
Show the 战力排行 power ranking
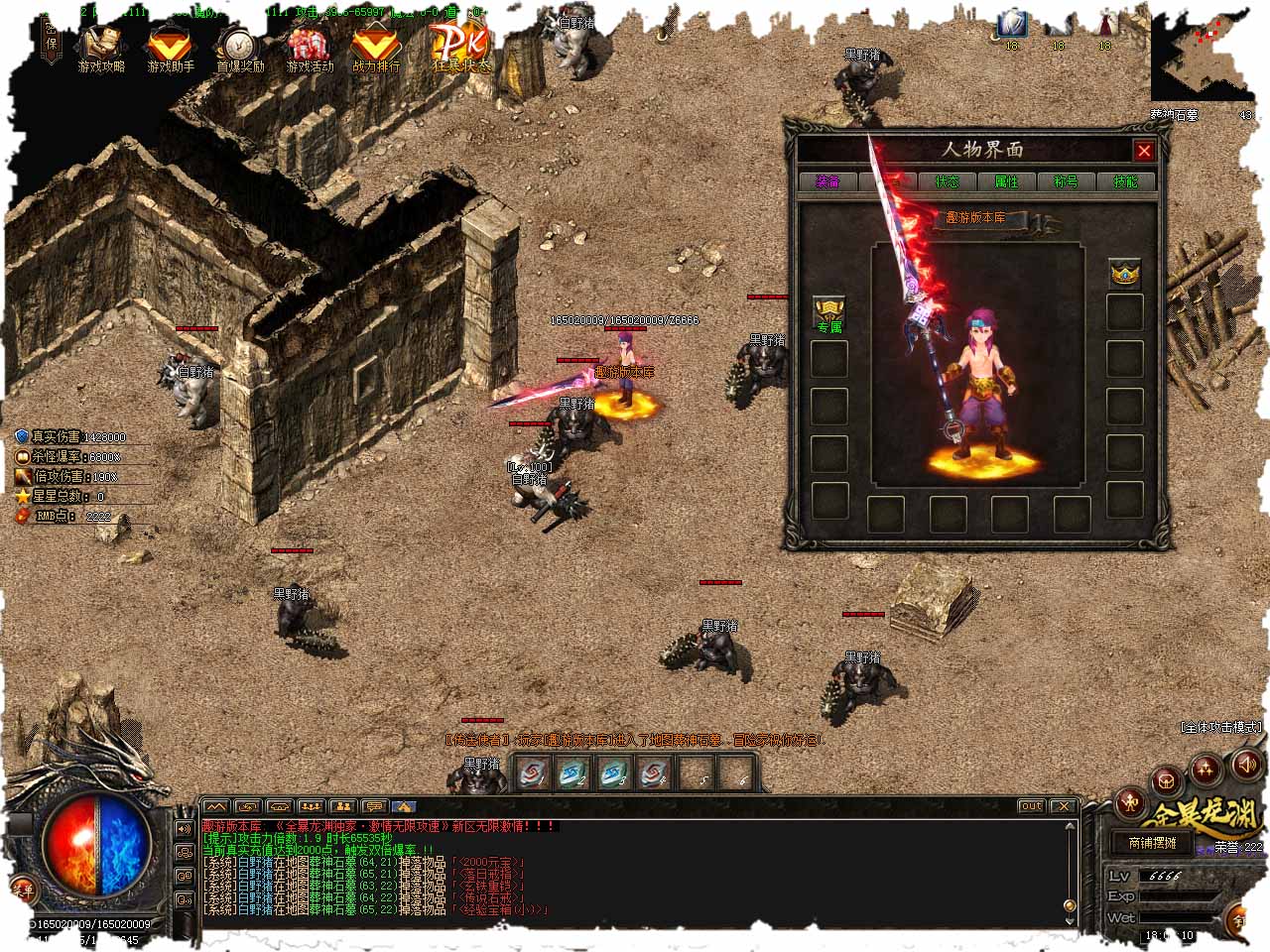click(x=377, y=48)
